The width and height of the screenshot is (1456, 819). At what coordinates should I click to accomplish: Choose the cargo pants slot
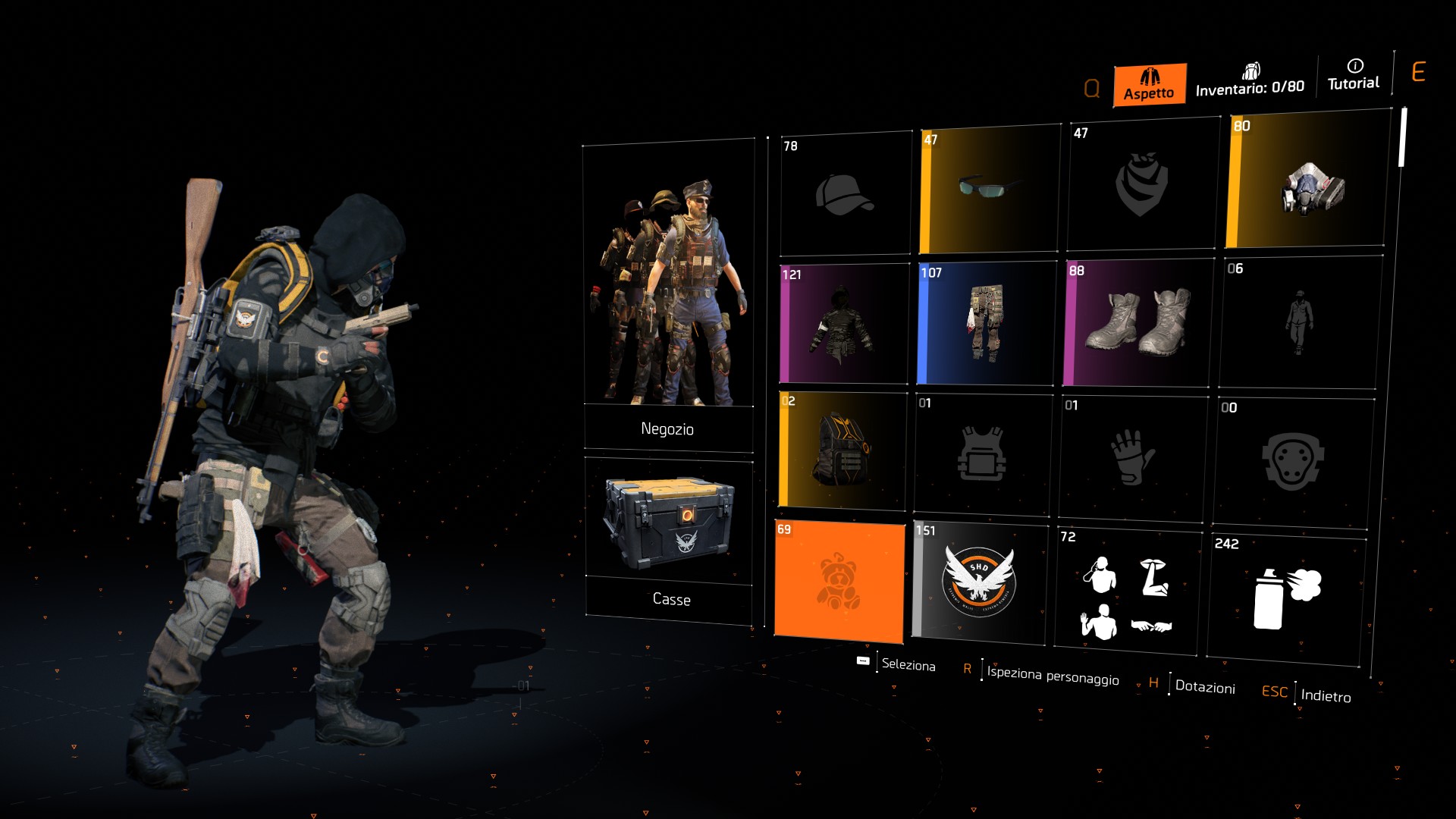[985, 322]
